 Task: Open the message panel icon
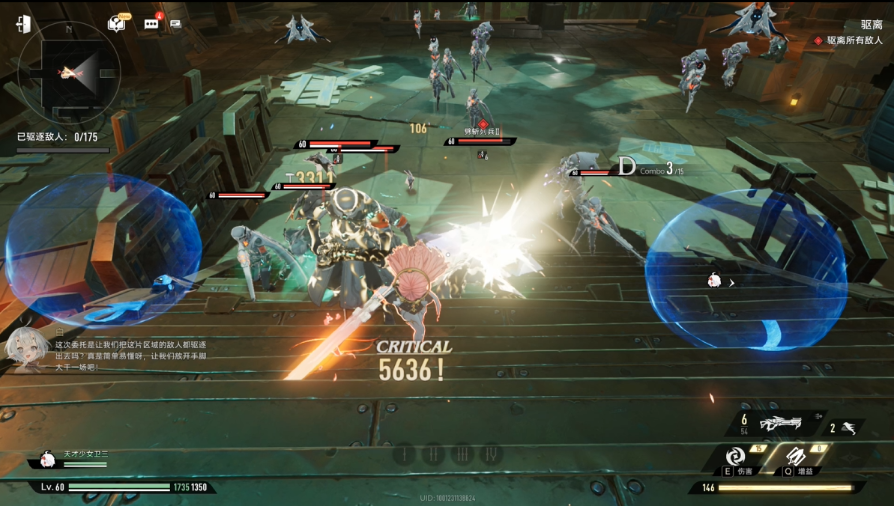[x=176, y=24]
